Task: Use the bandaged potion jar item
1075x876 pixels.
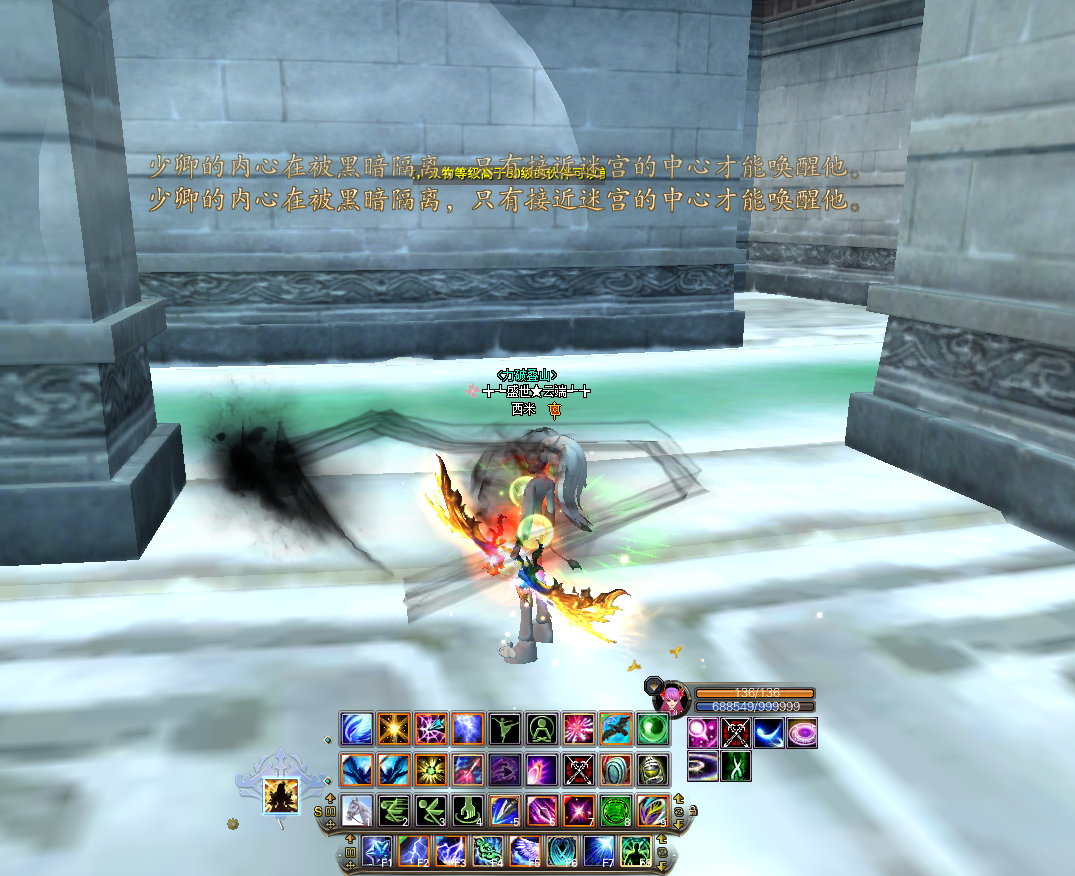Action: click(x=652, y=769)
